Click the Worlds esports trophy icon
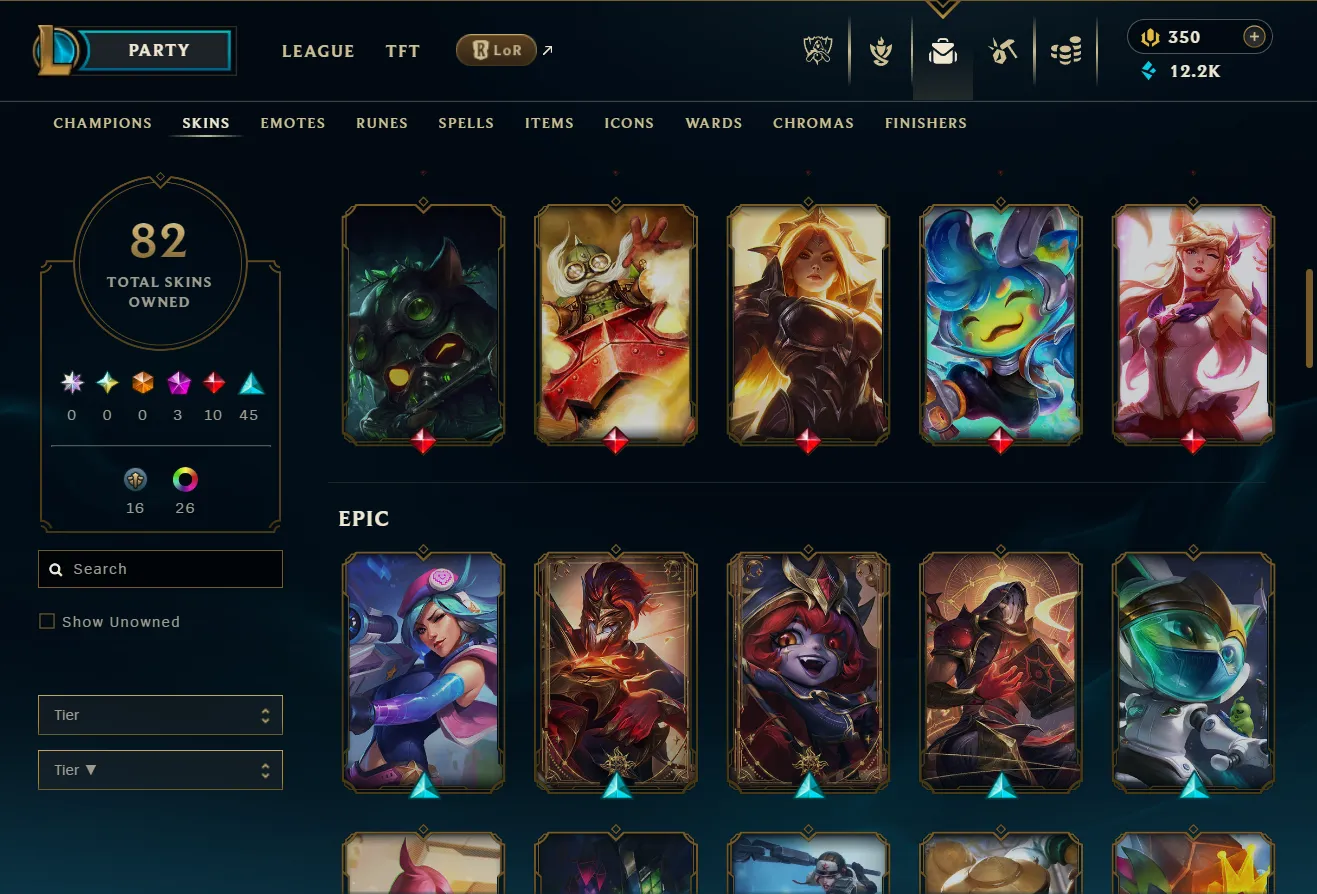Screen dimensions: 1317x894 tap(817, 50)
